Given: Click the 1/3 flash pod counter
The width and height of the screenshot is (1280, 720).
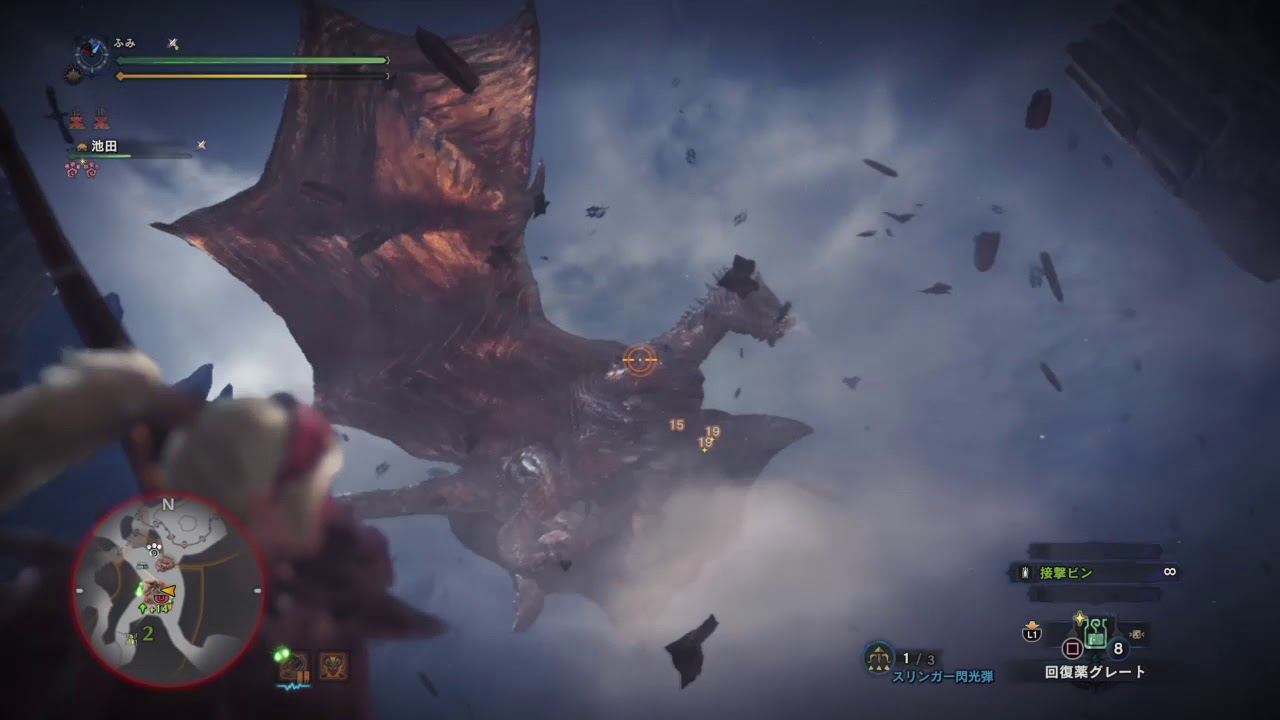Looking at the screenshot, I should point(918,658).
